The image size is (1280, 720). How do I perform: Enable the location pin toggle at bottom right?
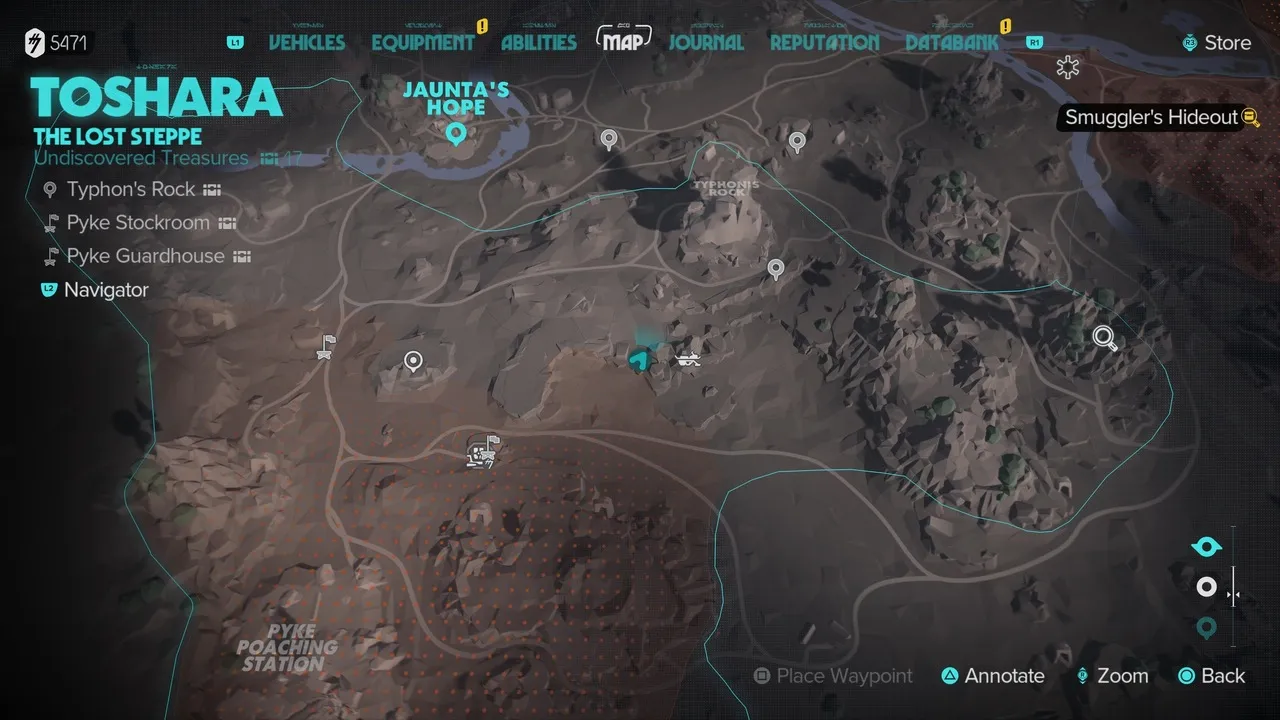1205,628
